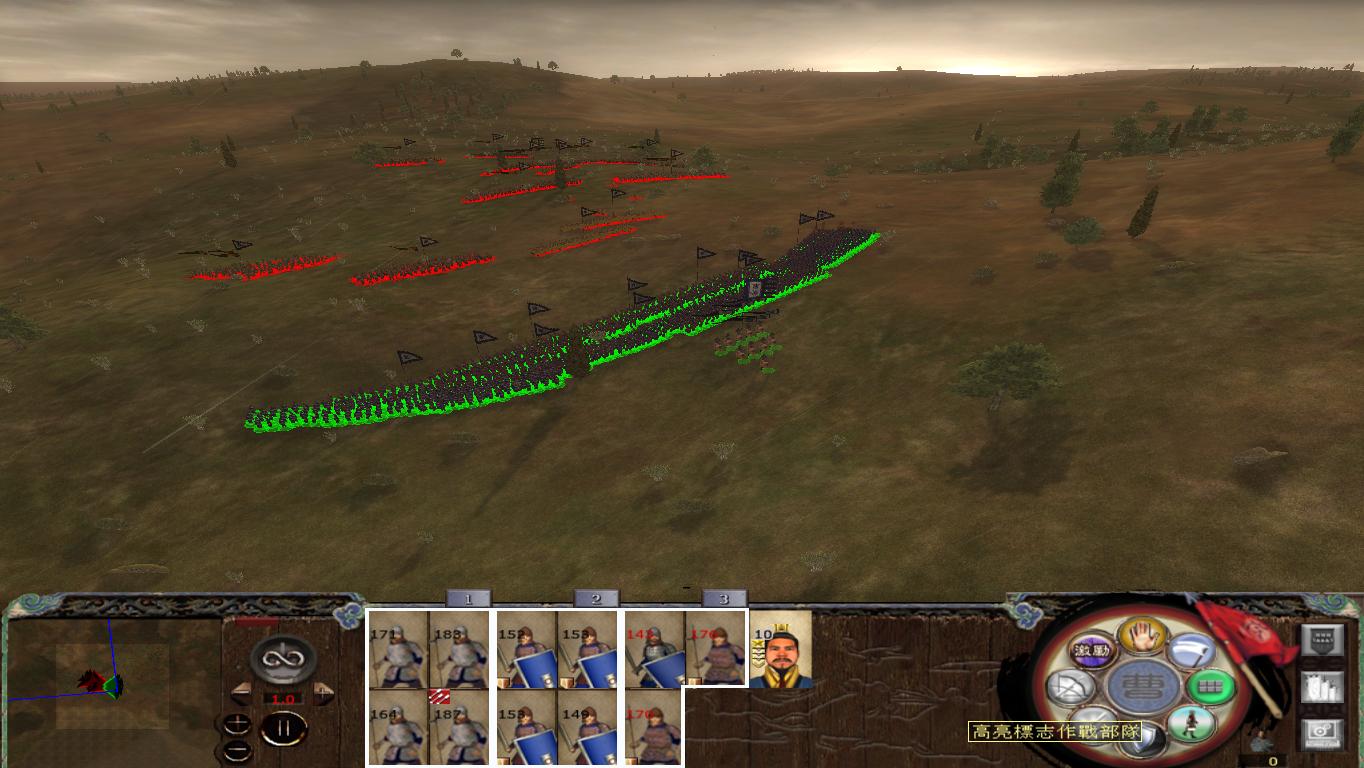Switch to unit group tab 2
Viewport: 1364px width, 768px height.
click(x=595, y=598)
